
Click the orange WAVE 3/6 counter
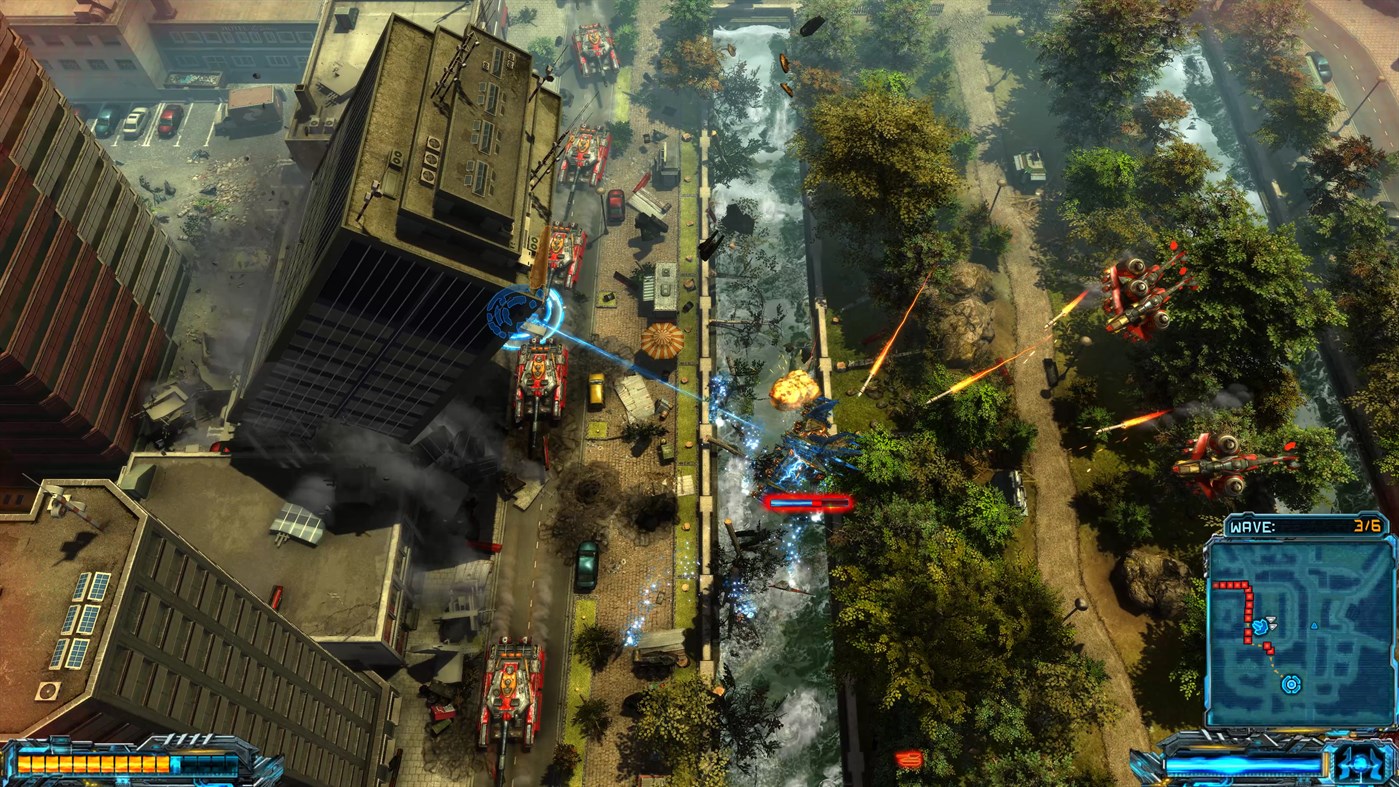1368,525
